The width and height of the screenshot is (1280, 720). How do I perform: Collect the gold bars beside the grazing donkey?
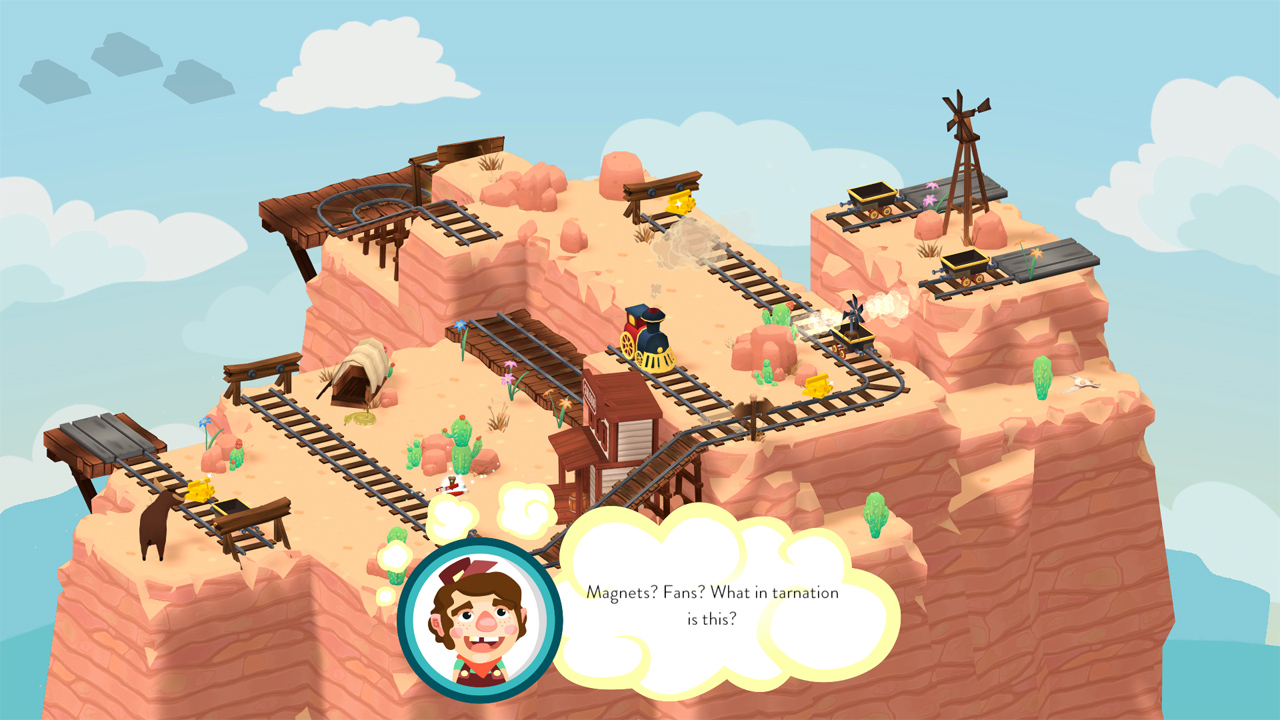pyautogui.click(x=200, y=491)
